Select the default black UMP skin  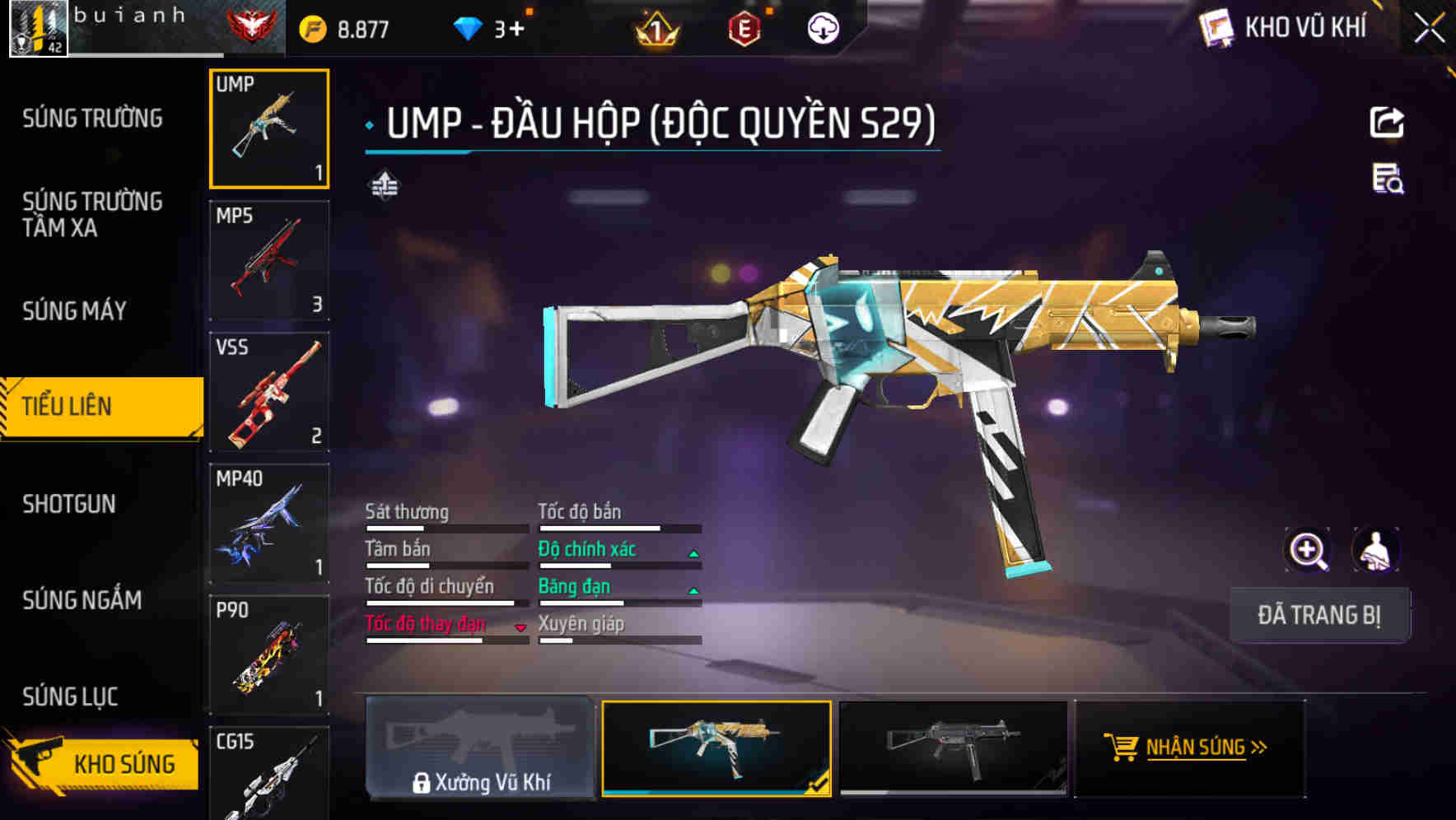[953, 748]
